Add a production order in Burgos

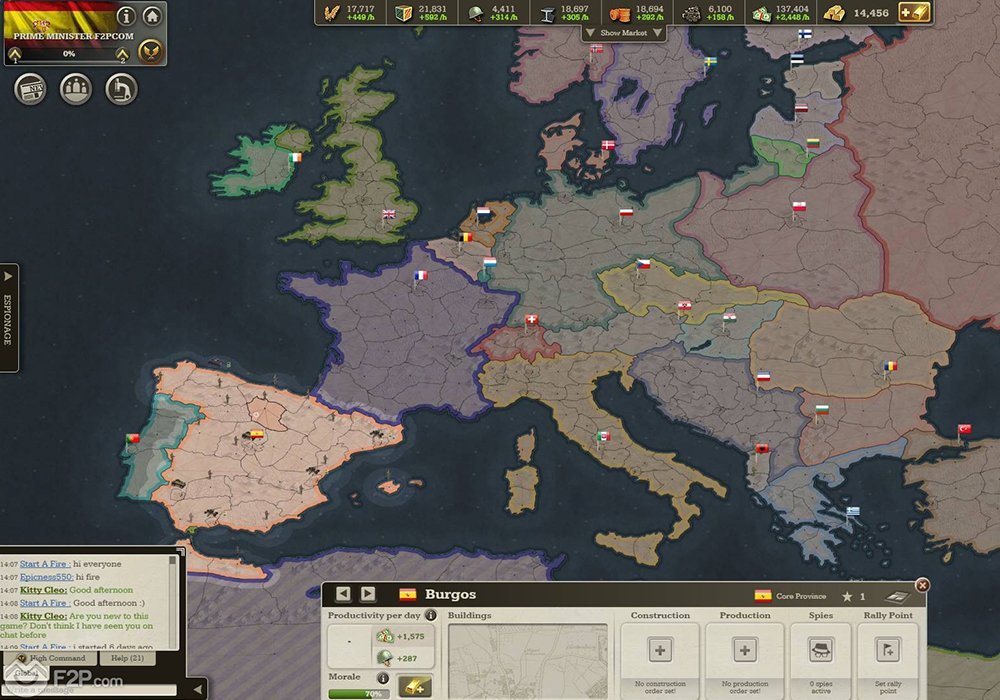click(745, 650)
